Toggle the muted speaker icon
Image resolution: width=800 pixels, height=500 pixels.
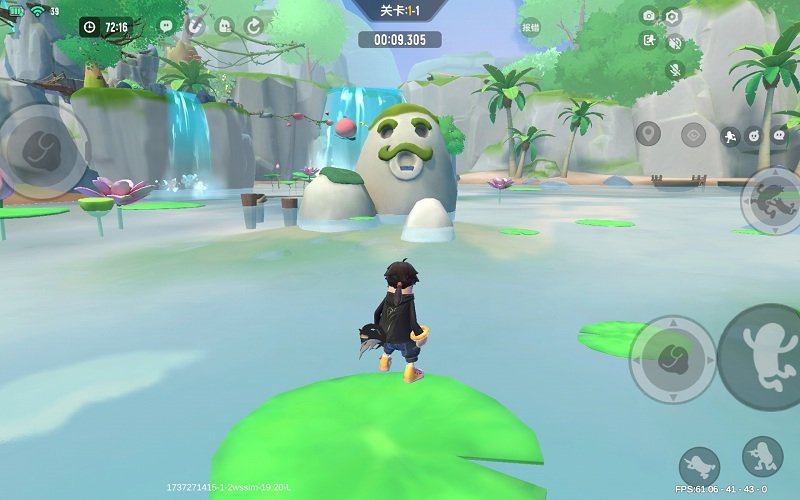pos(674,42)
